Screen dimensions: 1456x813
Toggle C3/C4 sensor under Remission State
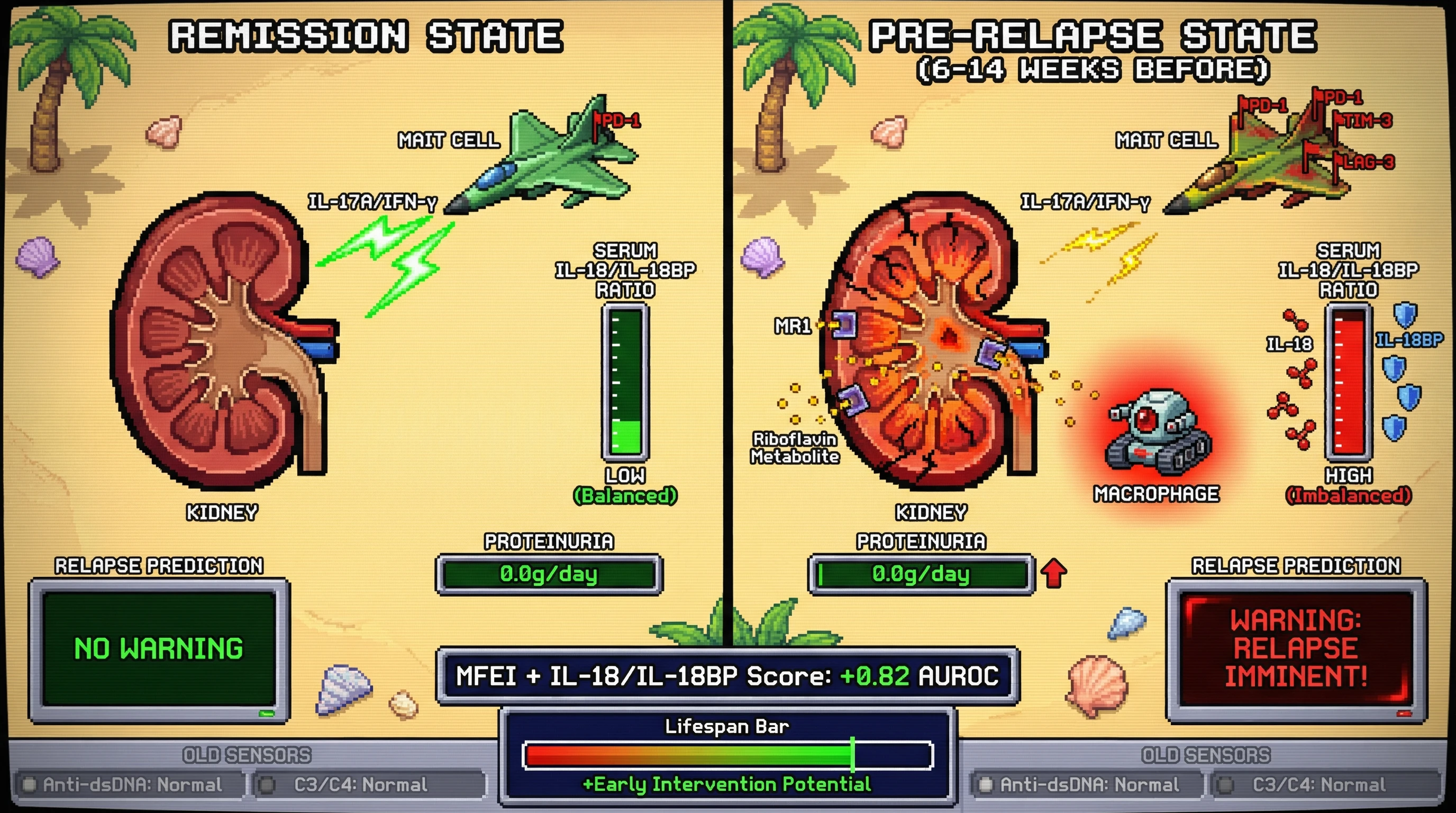coord(267,785)
